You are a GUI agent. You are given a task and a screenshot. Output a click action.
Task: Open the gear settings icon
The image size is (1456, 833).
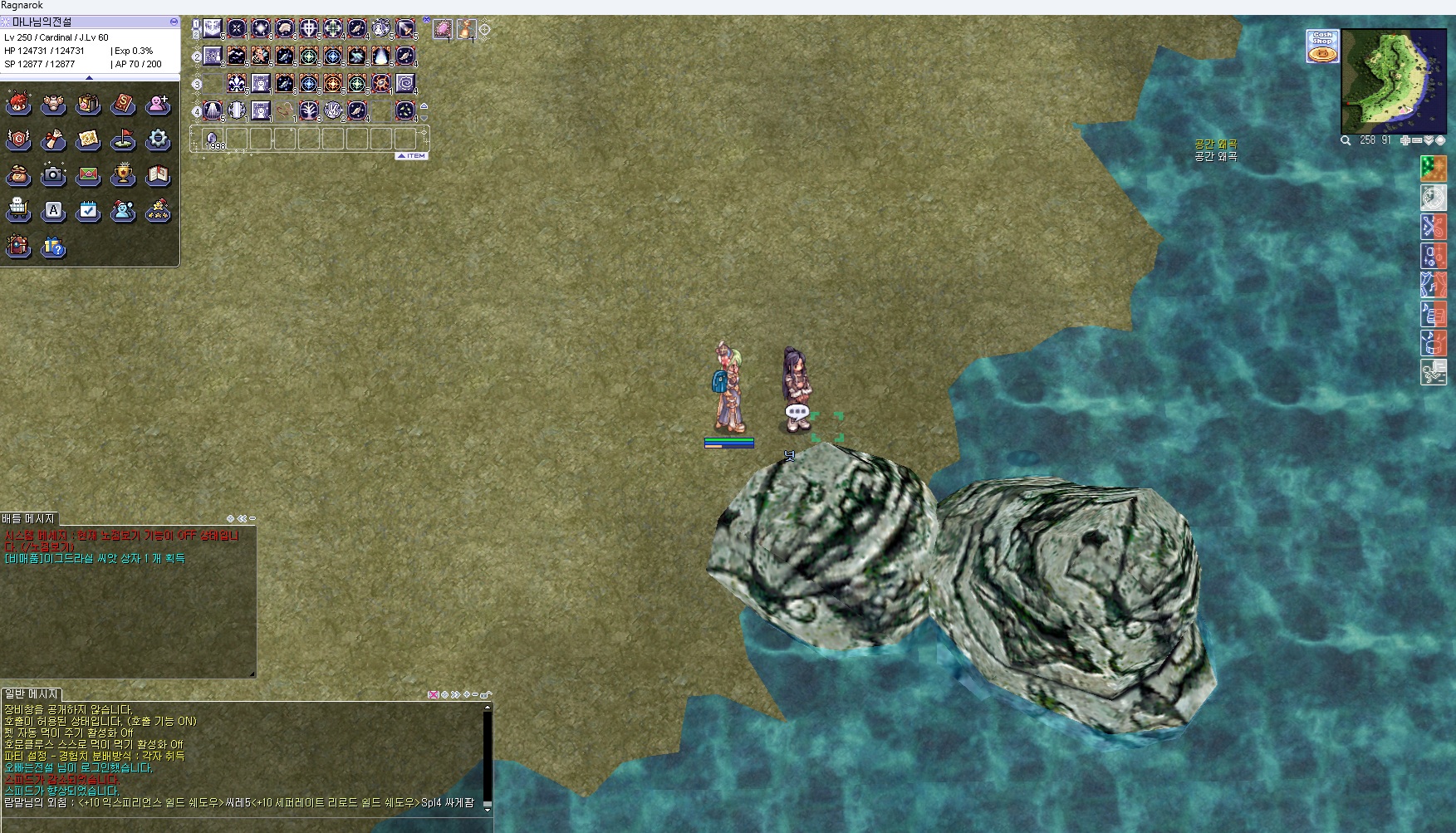158,140
